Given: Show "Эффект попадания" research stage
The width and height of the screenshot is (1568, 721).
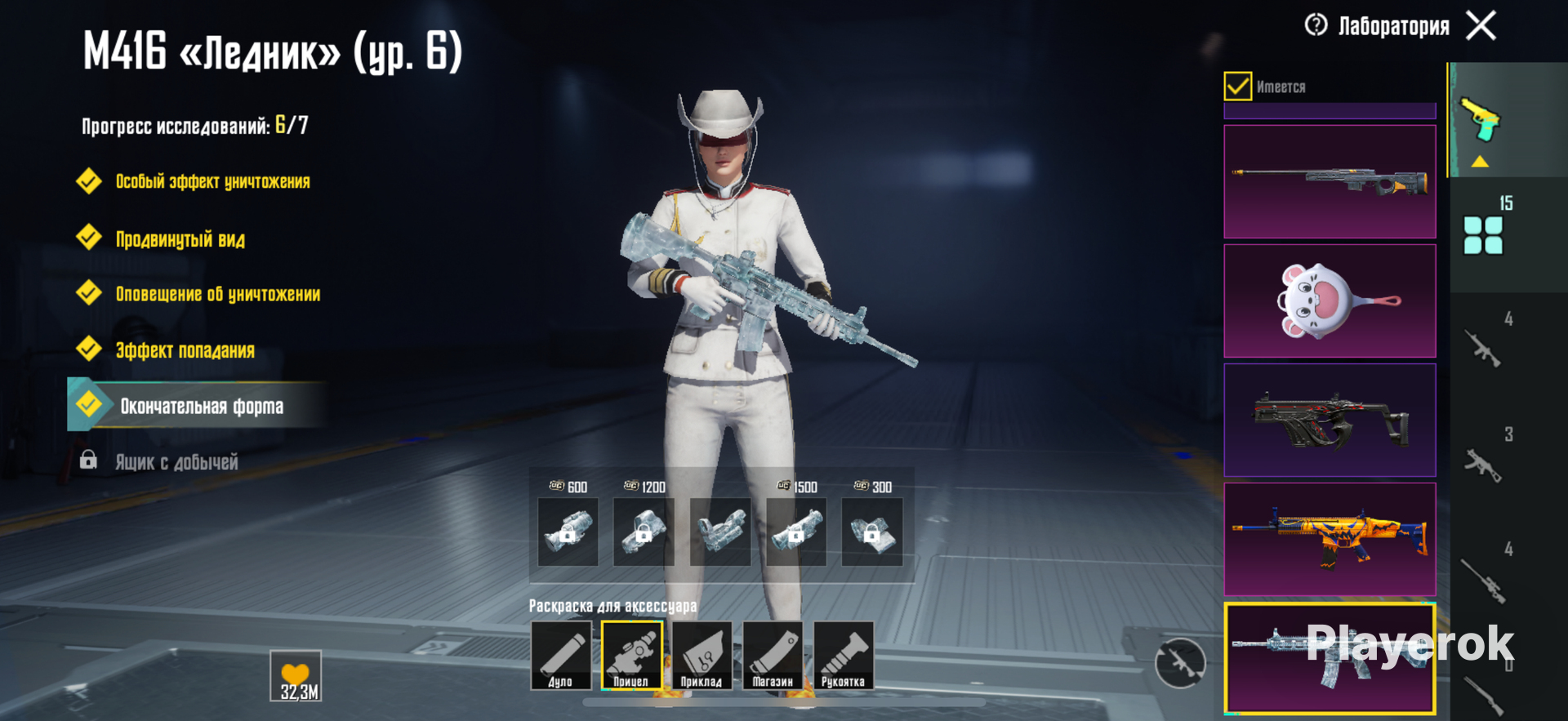Looking at the screenshot, I should coord(185,350).
